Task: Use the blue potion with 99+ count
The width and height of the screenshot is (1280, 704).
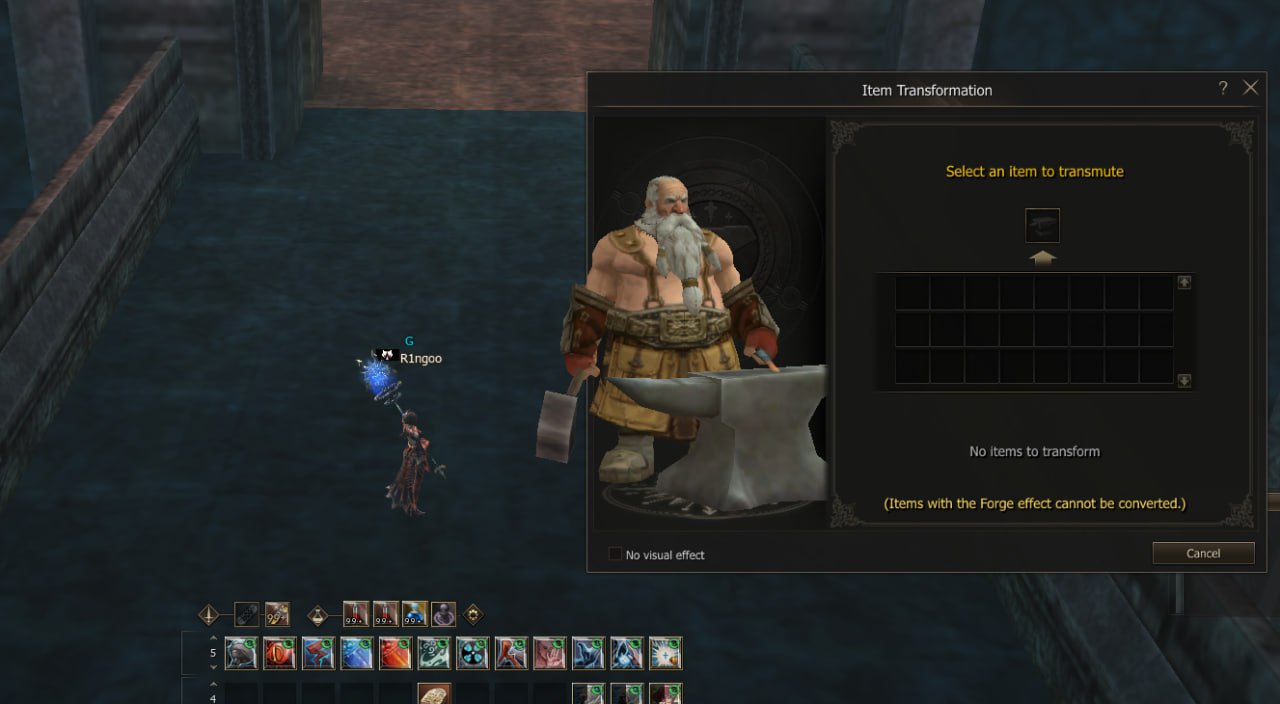Action: [x=415, y=614]
